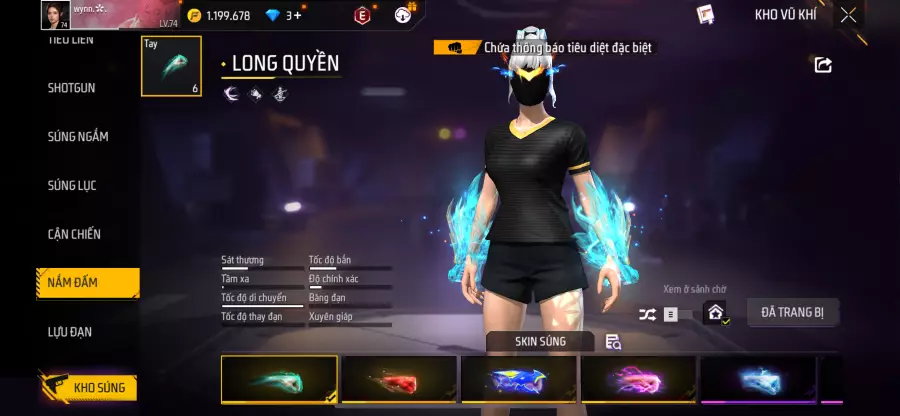Image resolution: width=900 pixels, height=416 pixels.
Task: Select the pink lightning fist skin
Action: click(638, 379)
